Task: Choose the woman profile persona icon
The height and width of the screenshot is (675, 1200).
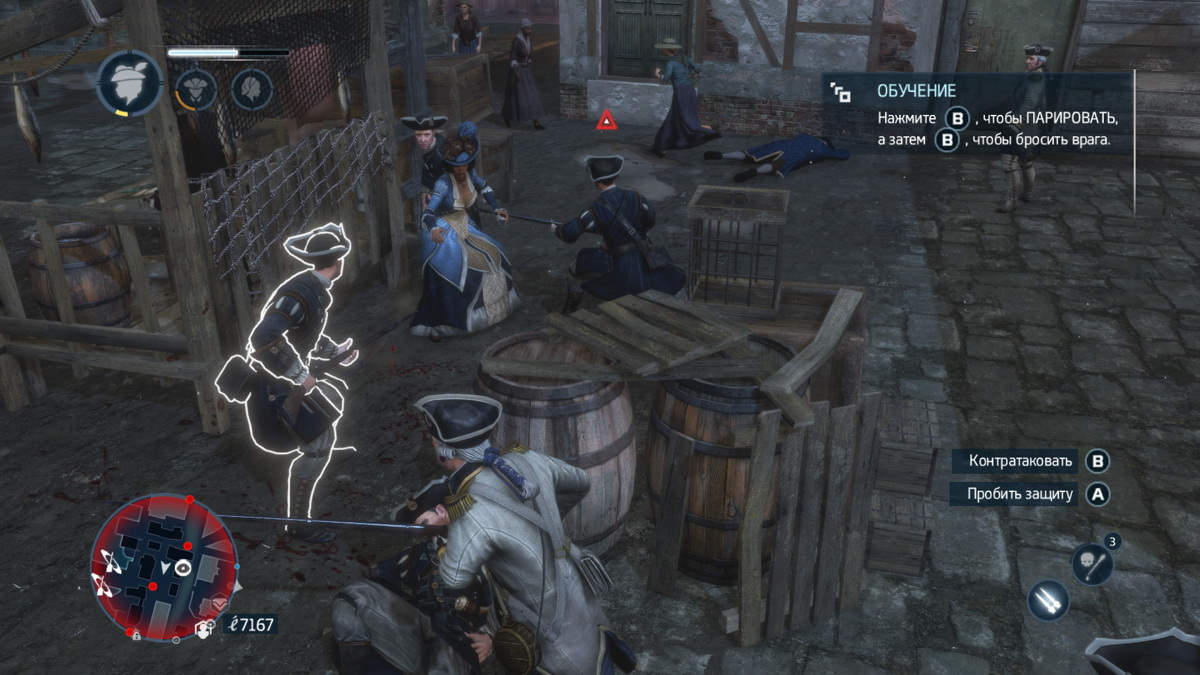Action: (252, 88)
